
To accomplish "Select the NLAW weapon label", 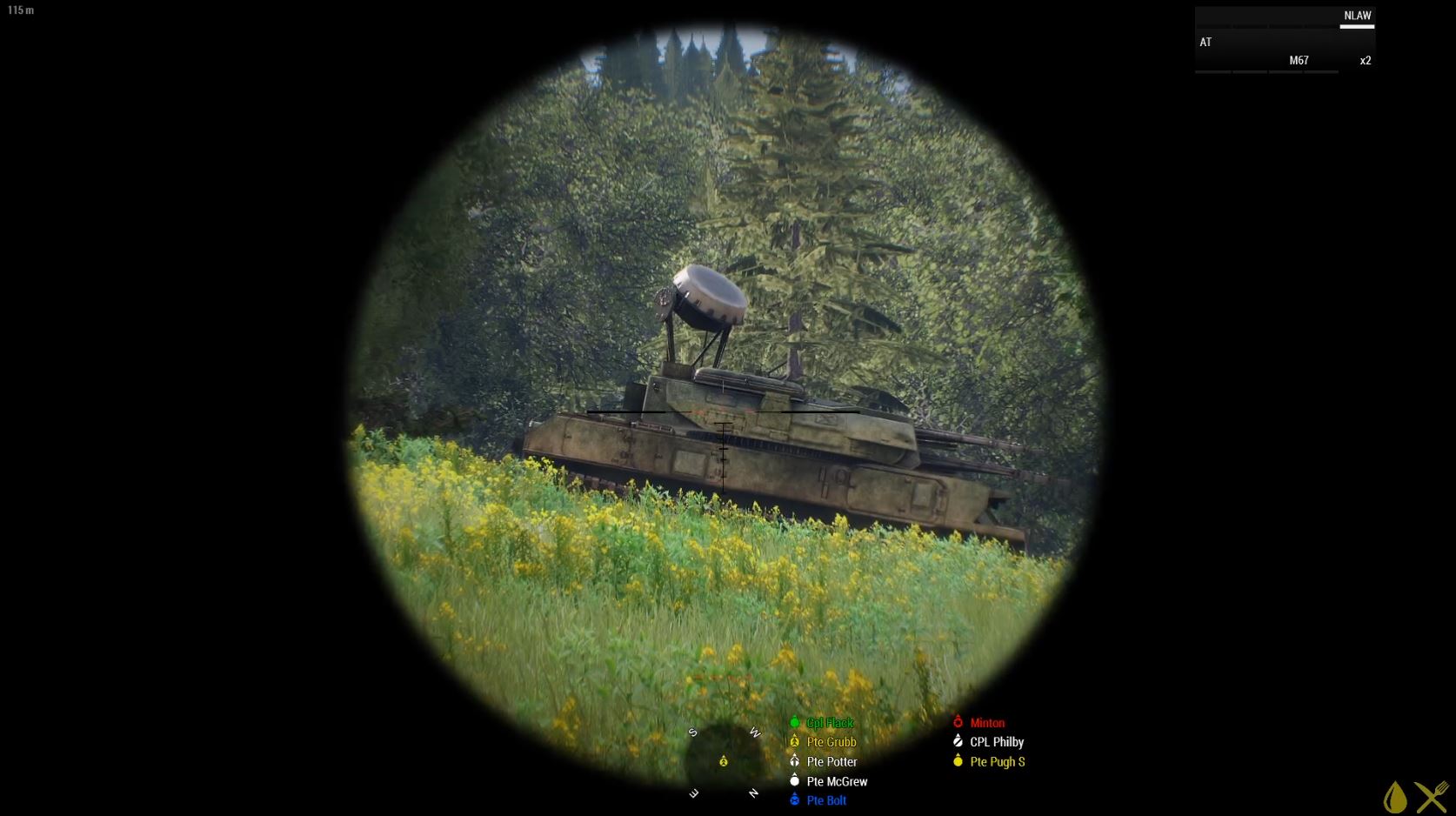I will click(x=1357, y=16).
